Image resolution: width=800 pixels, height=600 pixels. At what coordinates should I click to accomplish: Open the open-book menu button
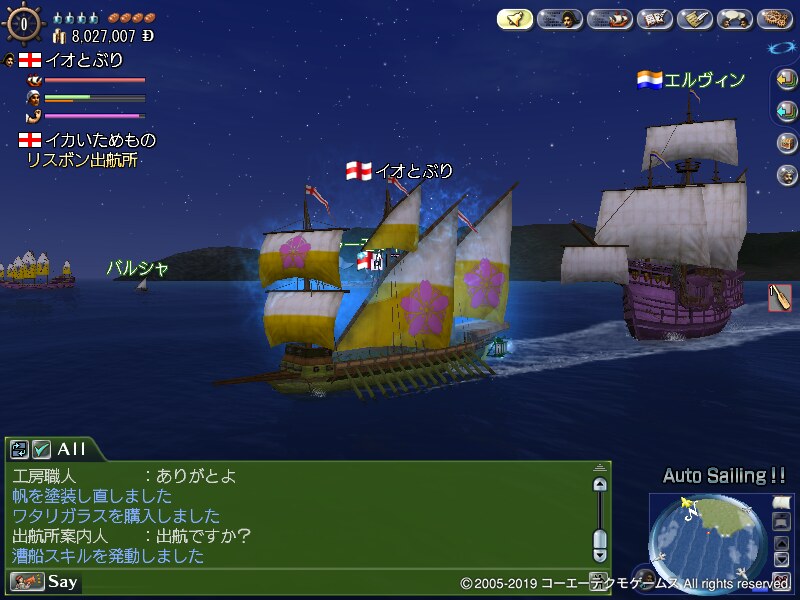click(x=654, y=19)
